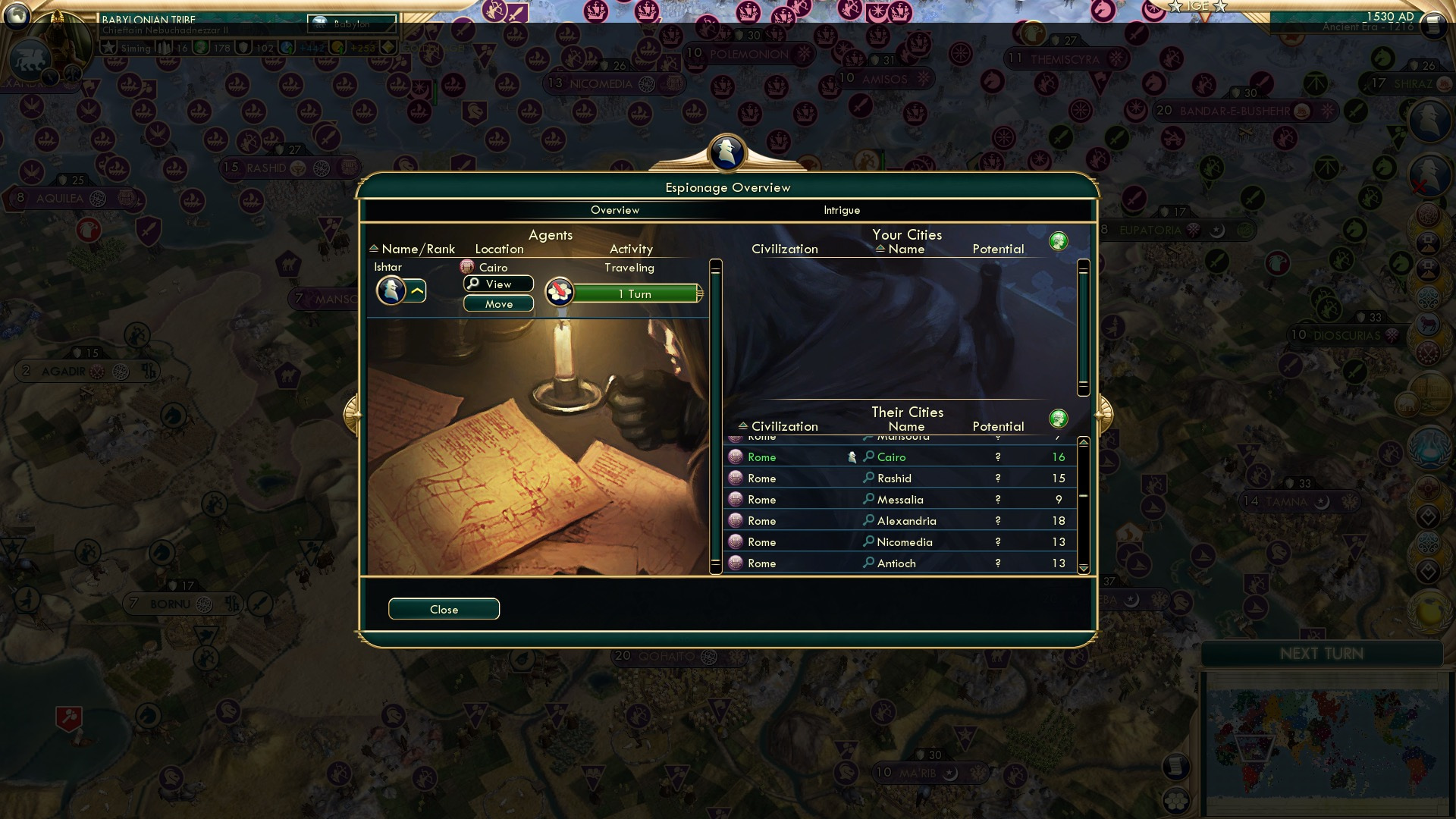This screenshot has height=819, width=1456.
Task: Click the spy silhouette icon on the Cairo row
Action: (x=852, y=456)
